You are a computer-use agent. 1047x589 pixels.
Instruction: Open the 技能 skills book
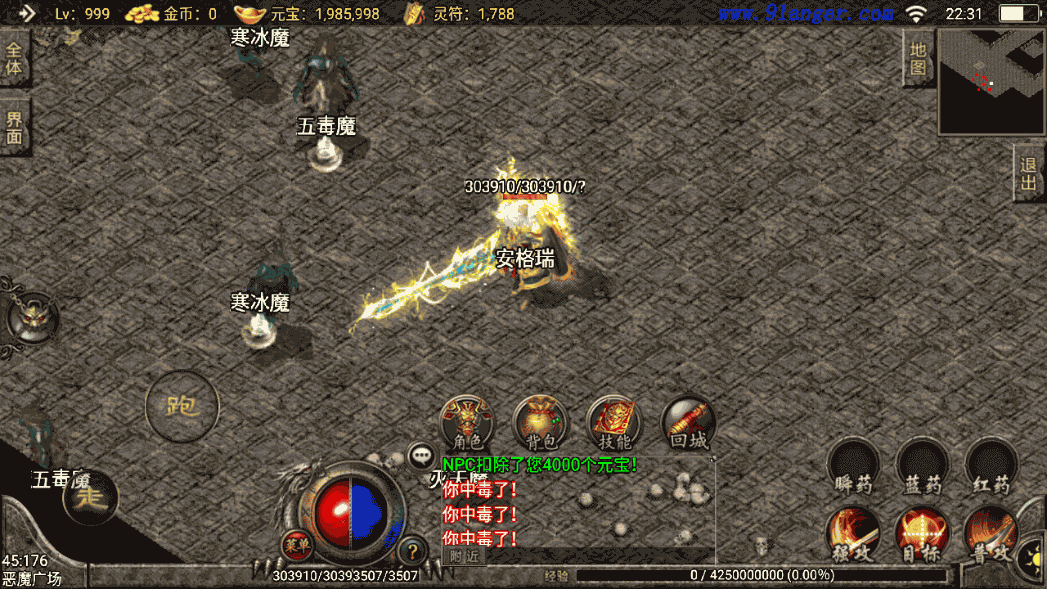tap(614, 421)
